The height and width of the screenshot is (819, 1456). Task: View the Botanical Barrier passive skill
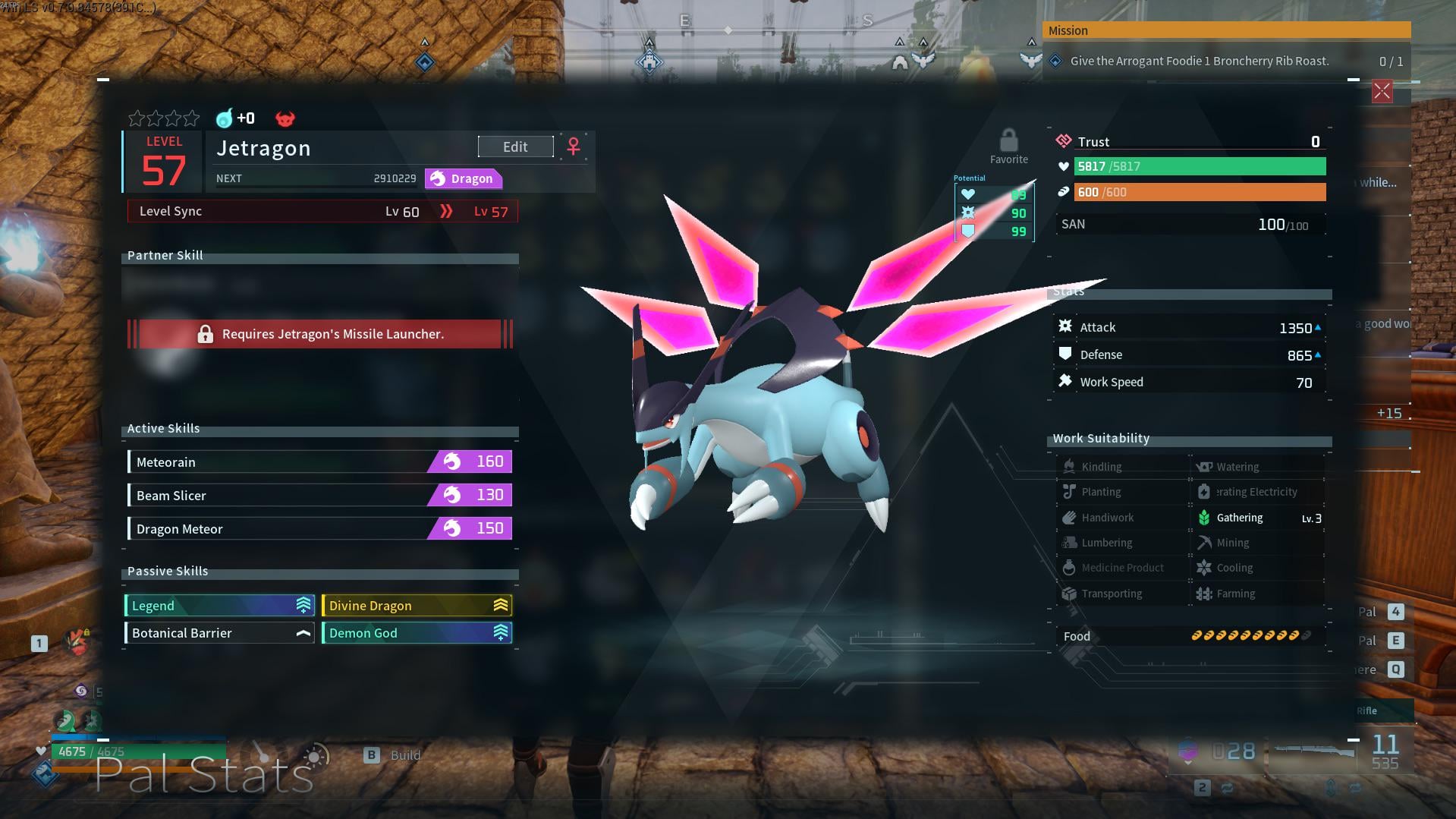pyautogui.click(x=219, y=632)
